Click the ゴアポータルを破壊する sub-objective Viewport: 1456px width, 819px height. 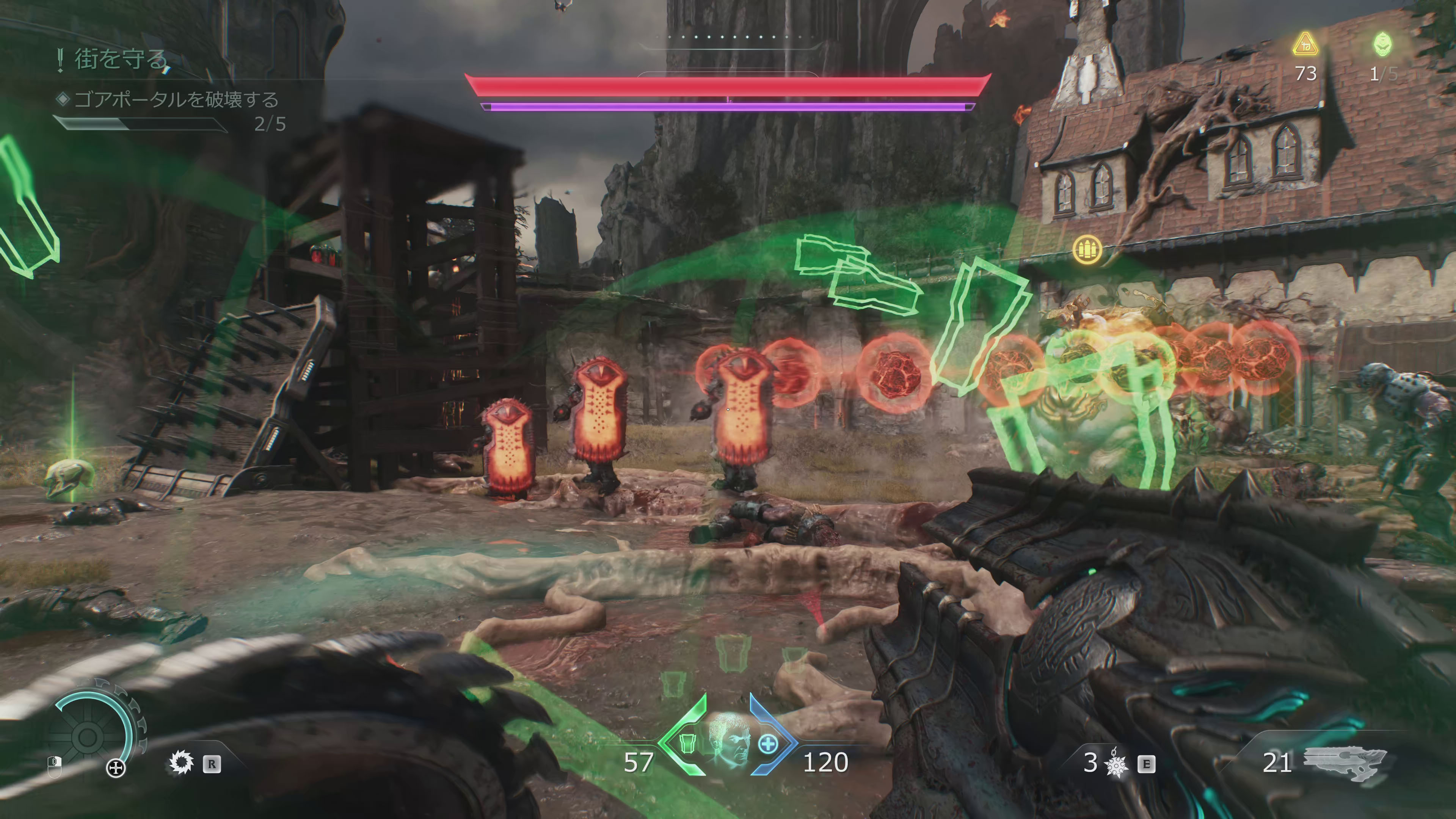tap(176, 100)
